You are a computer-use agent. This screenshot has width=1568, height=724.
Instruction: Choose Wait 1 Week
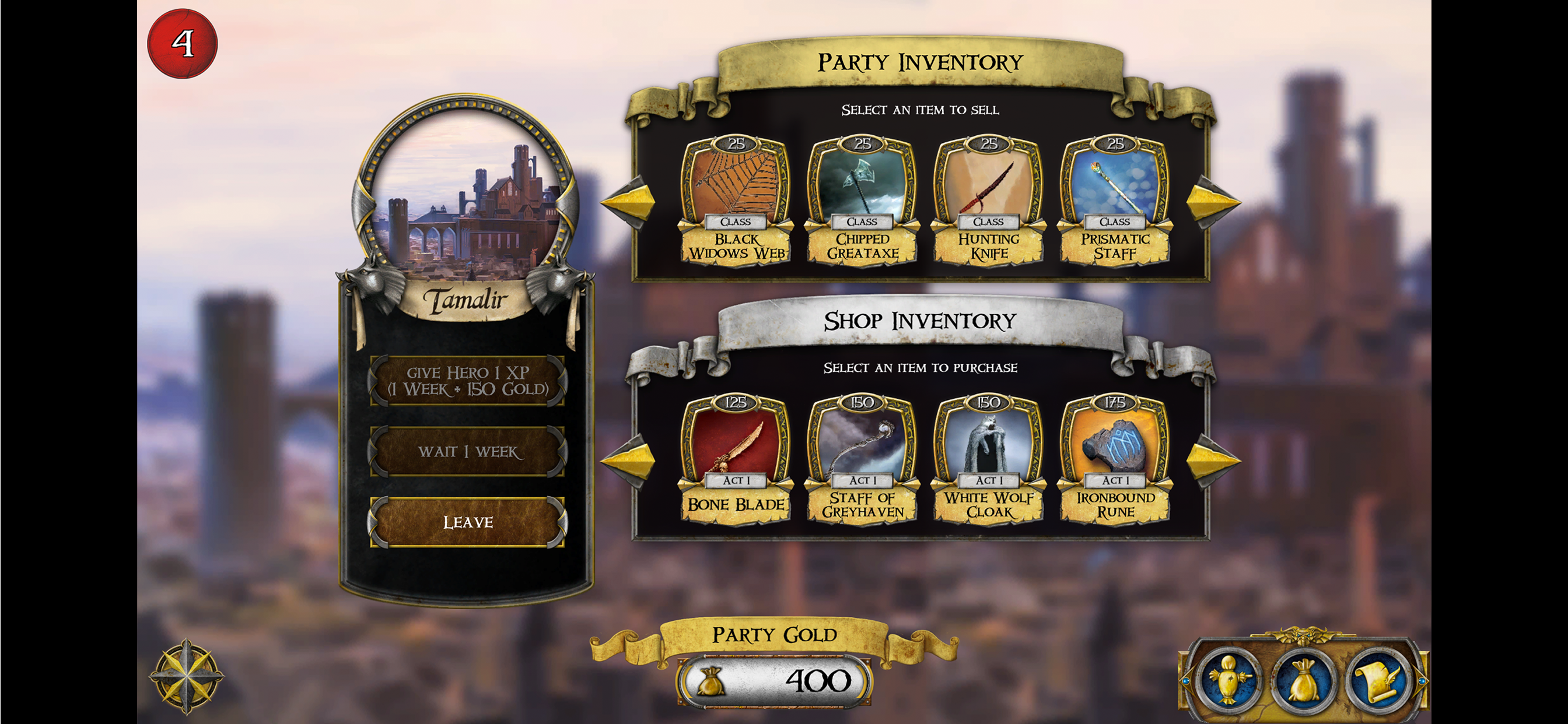(467, 451)
